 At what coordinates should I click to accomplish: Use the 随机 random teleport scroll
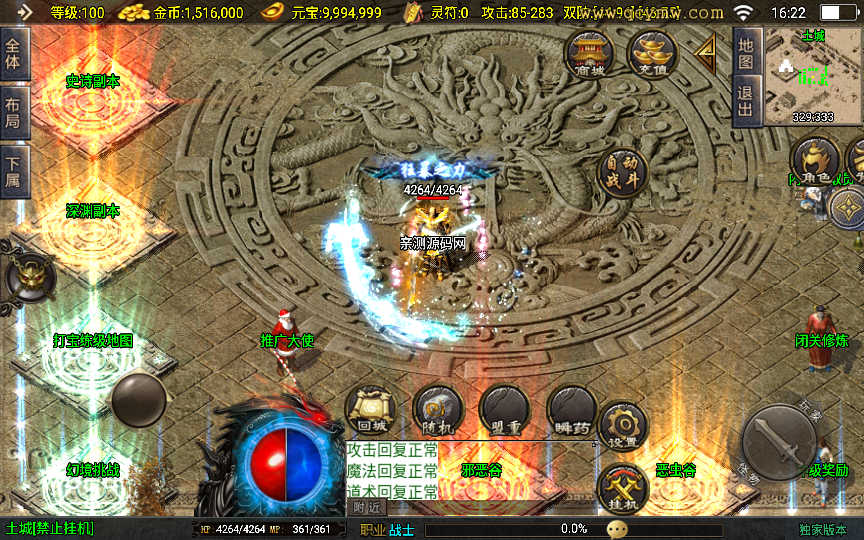coord(437,409)
